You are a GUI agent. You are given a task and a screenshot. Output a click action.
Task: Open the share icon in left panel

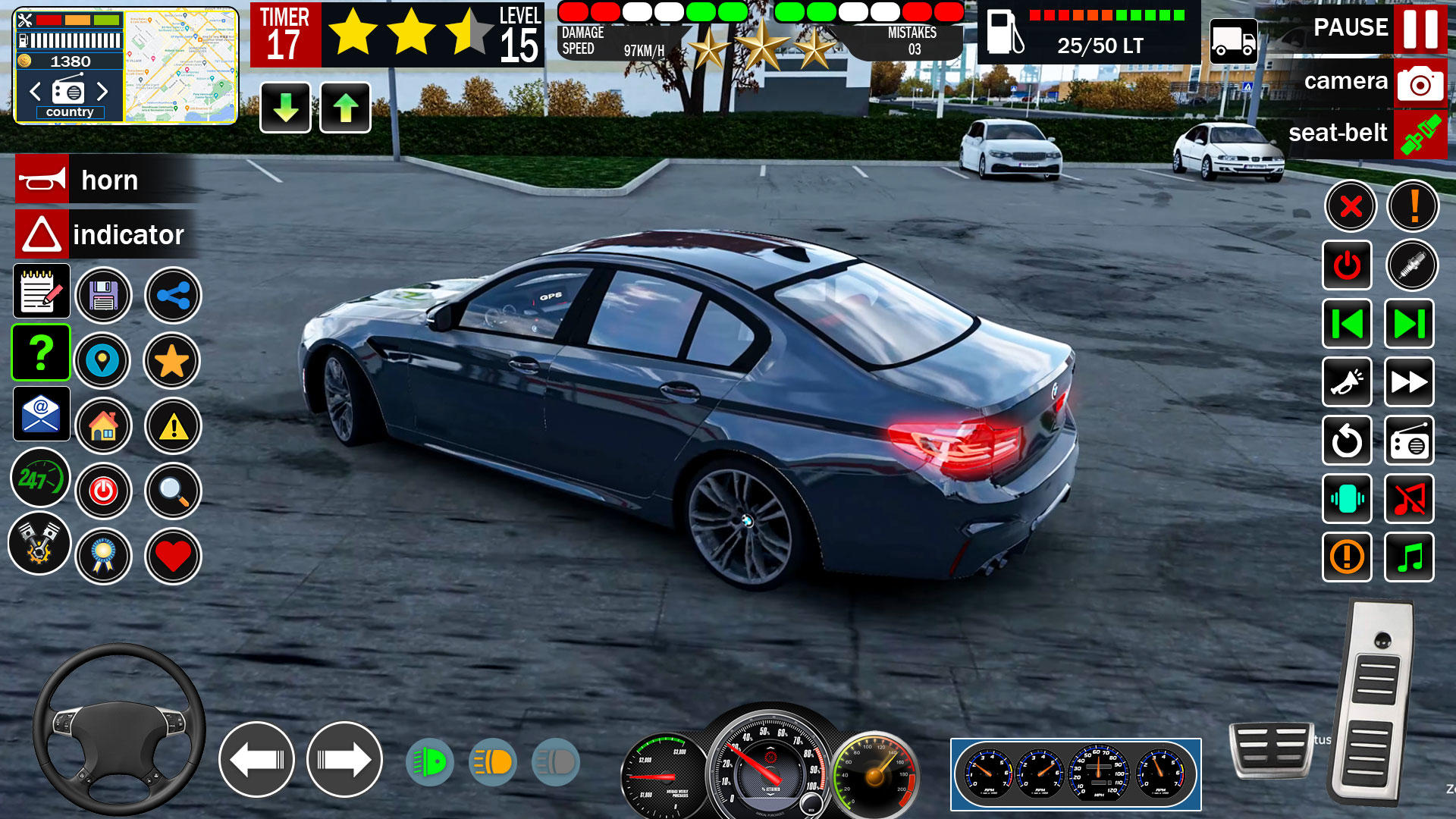172,296
